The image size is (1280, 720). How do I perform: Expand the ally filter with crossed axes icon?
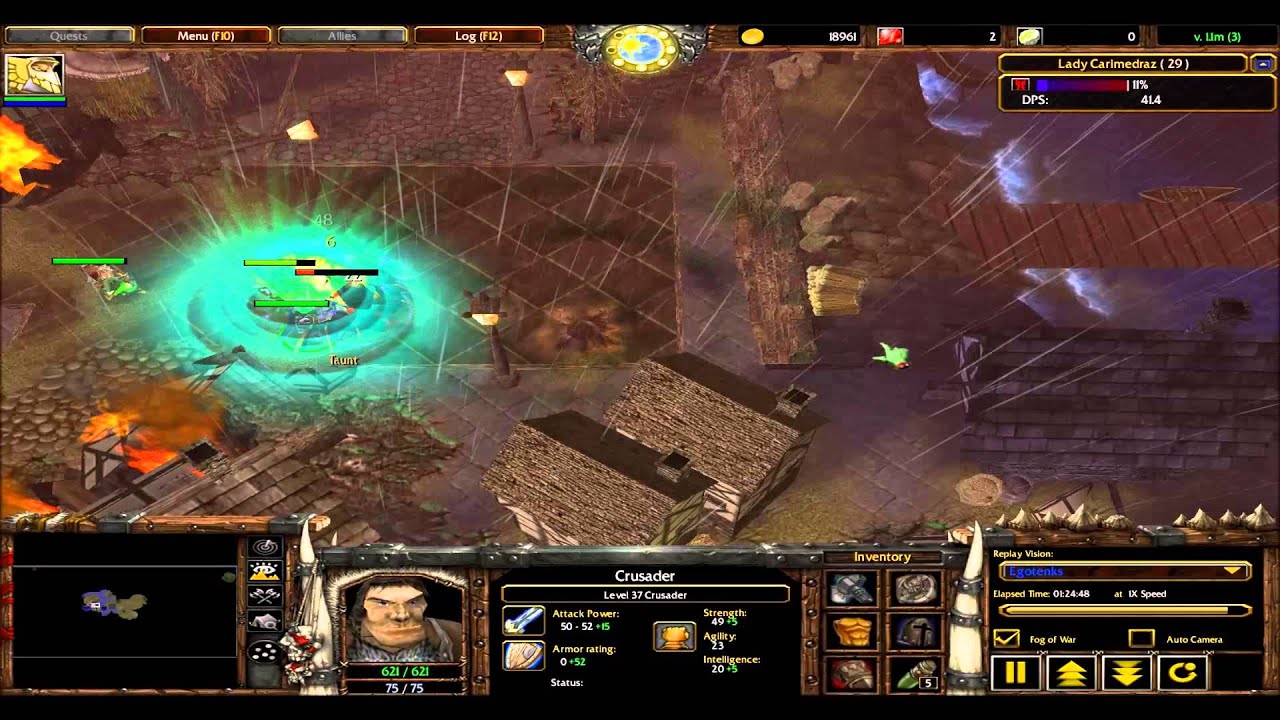pyautogui.click(x=264, y=593)
